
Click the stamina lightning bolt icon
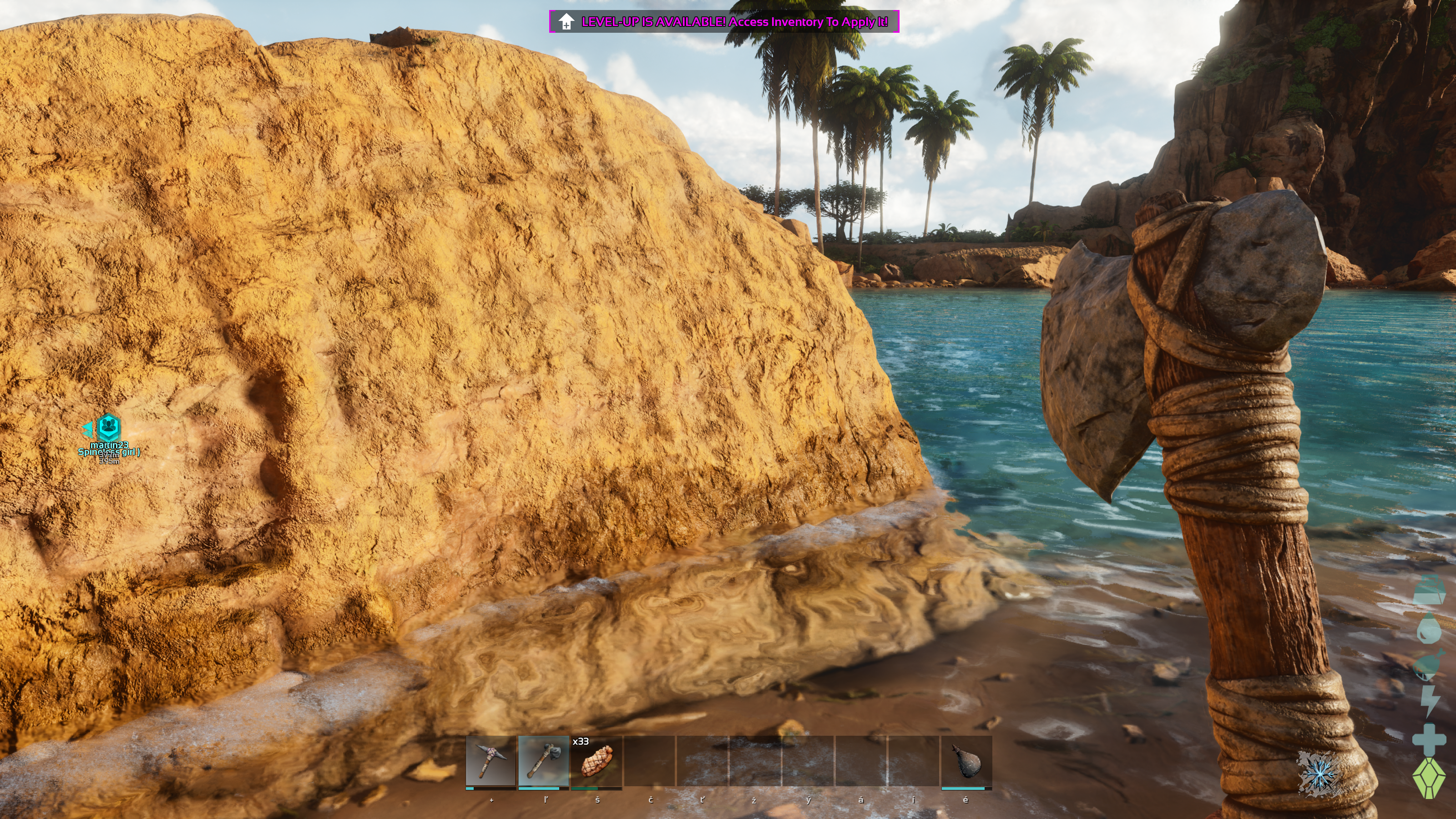(x=1430, y=702)
